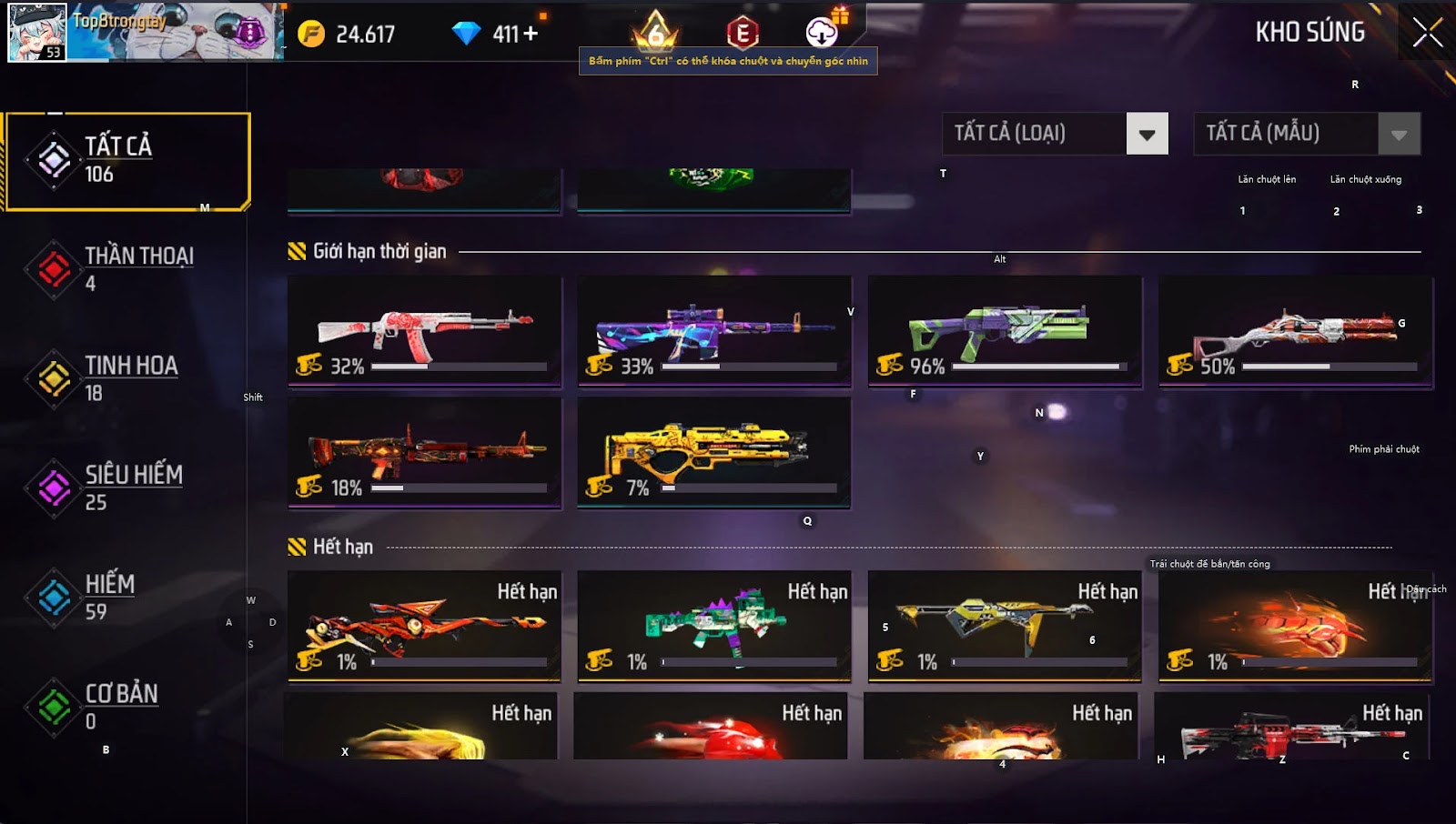The image size is (1456, 824).
Task: Open the cloud download icon with gift
Action: (x=823, y=33)
